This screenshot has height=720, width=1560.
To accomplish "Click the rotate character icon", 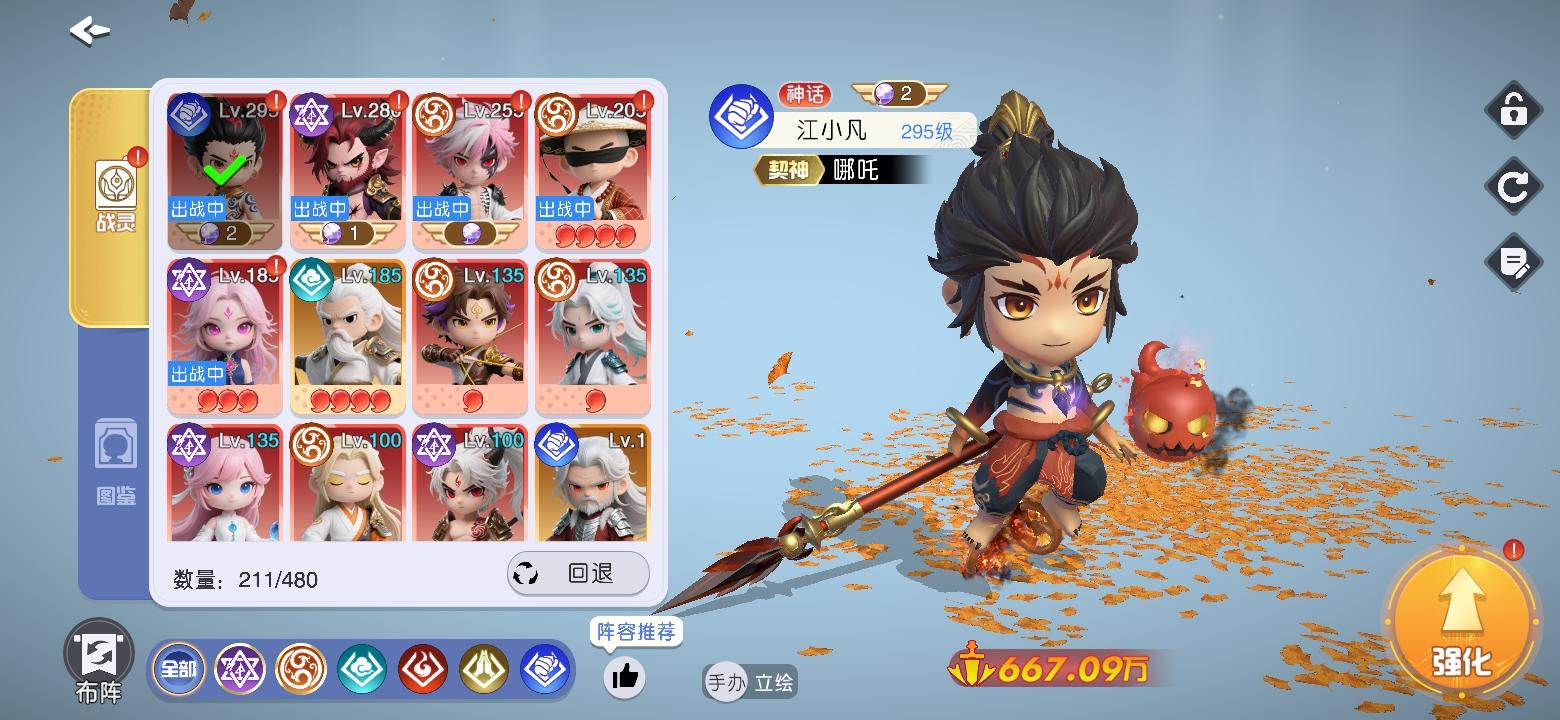I will click(x=1514, y=187).
